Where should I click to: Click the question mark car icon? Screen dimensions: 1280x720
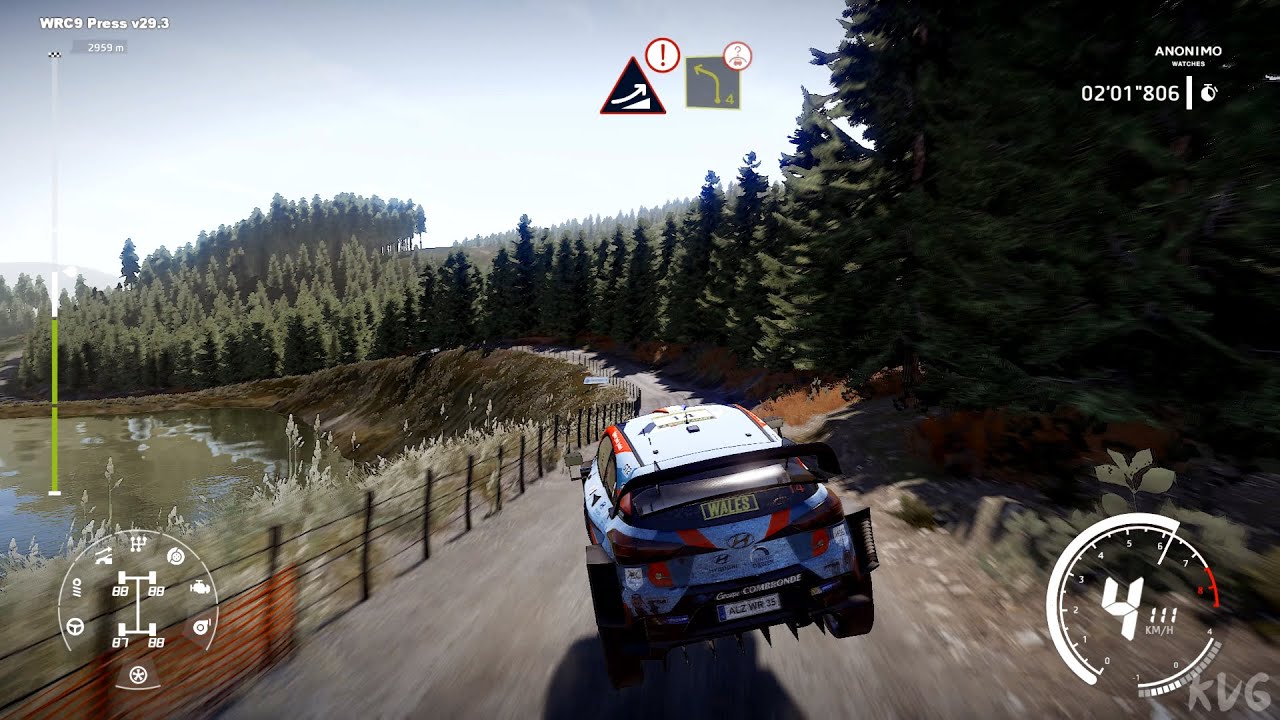coord(737,55)
